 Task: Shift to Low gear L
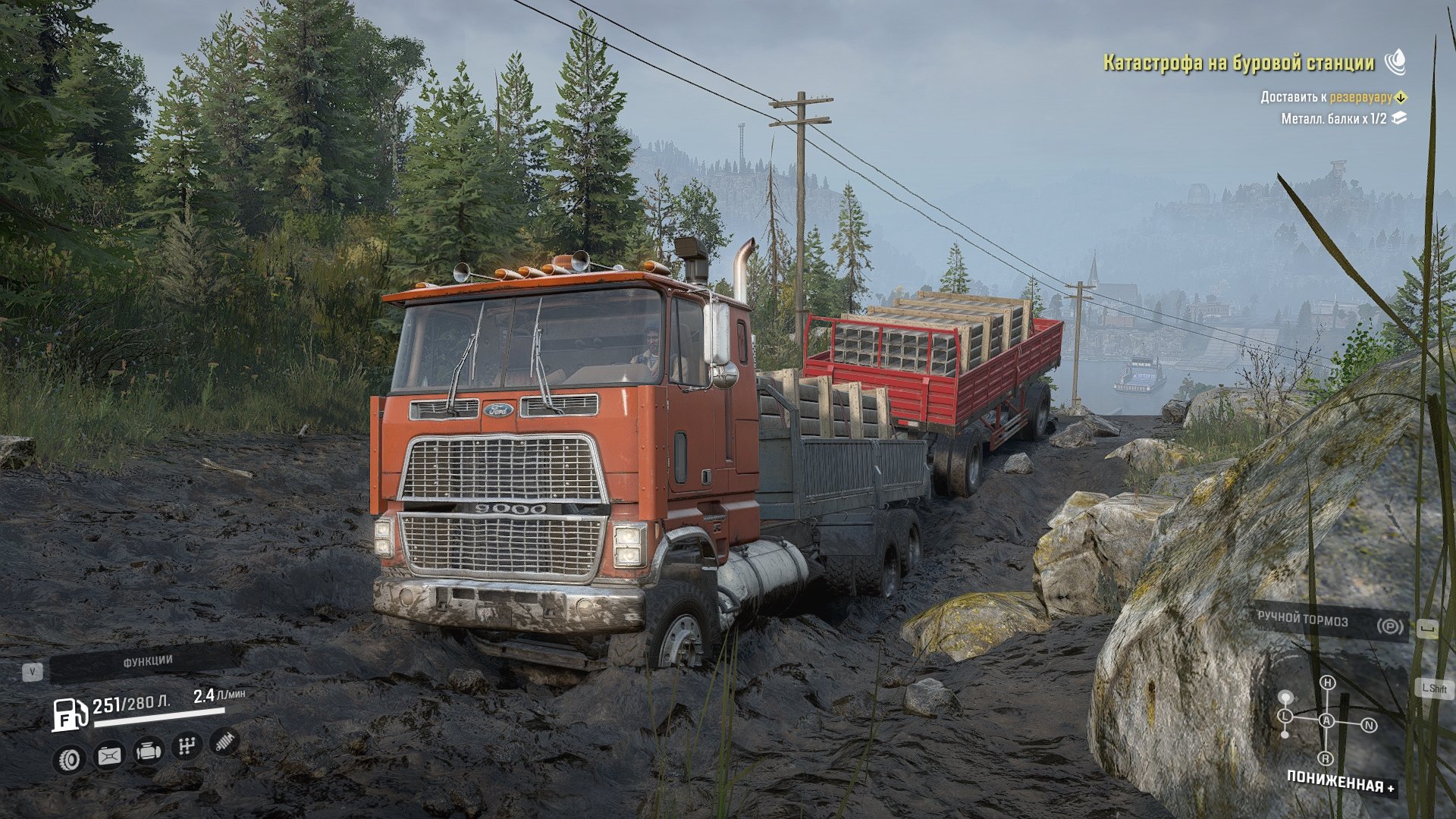1285,716
